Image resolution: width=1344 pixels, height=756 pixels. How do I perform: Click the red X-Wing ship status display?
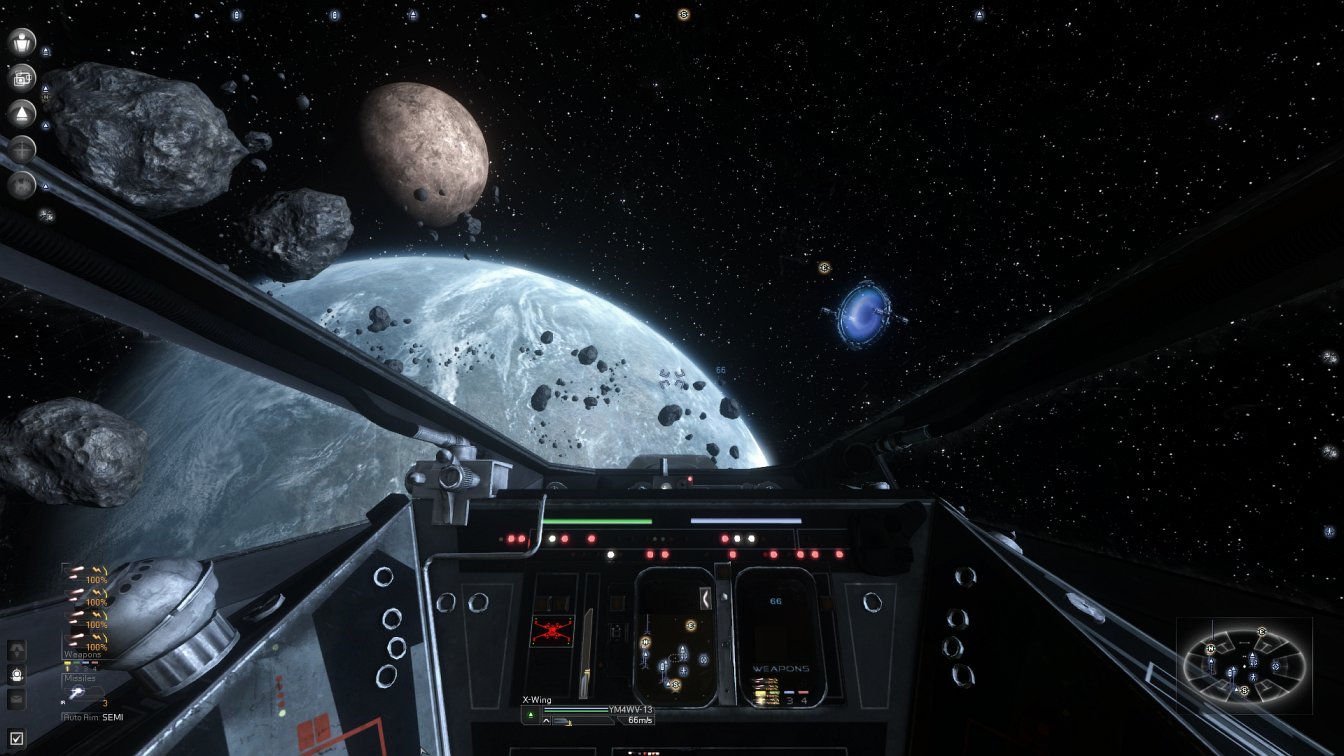(x=551, y=631)
